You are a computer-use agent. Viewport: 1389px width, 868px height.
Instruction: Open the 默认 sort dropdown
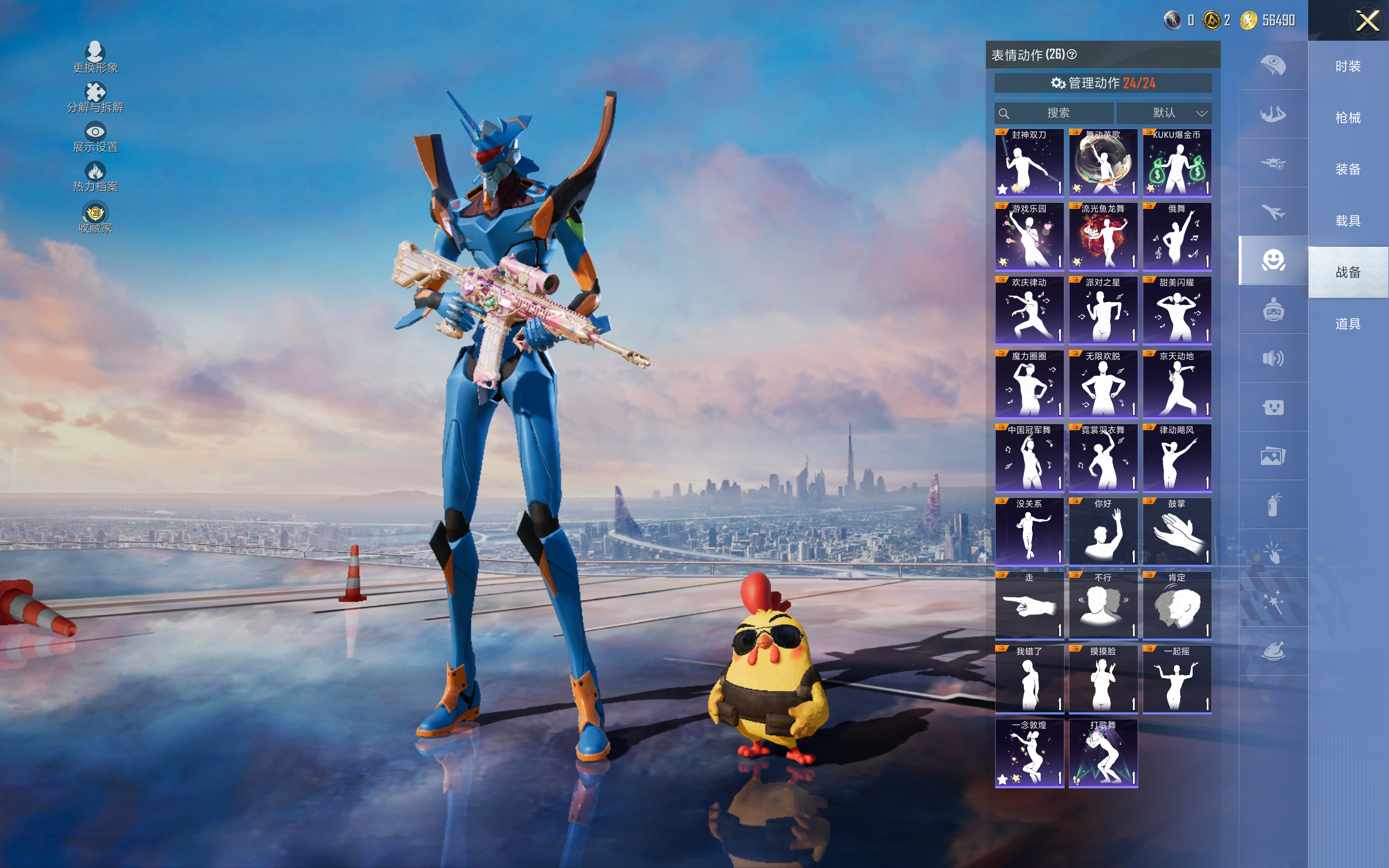(x=1164, y=113)
